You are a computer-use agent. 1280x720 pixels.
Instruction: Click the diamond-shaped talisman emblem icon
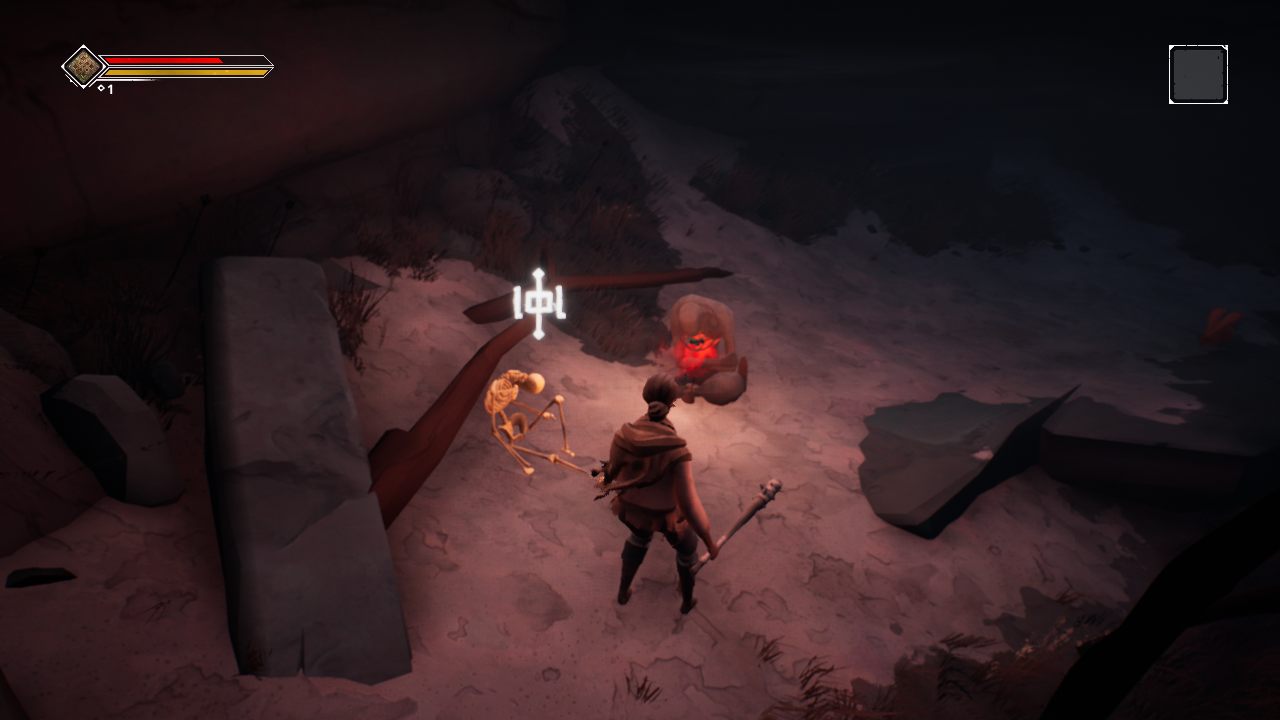click(x=85, y=68)
